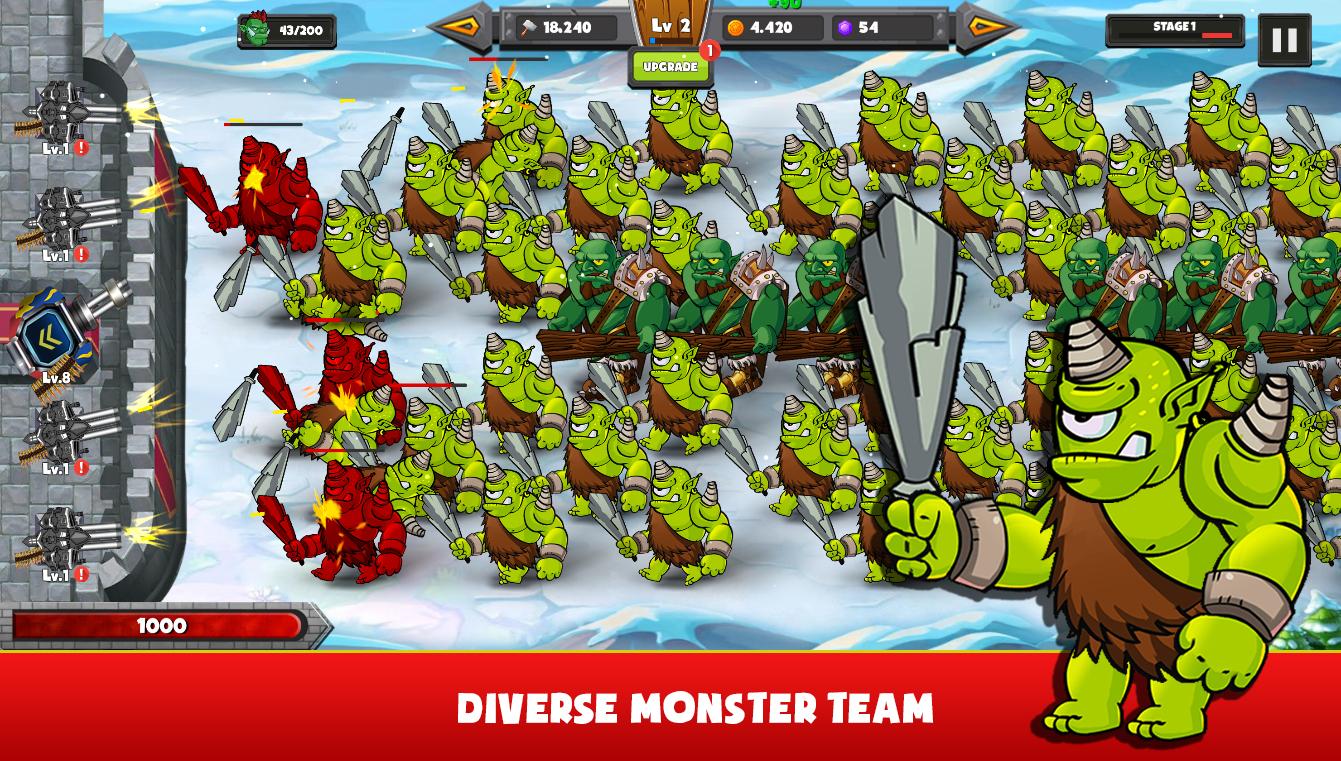Open the Stage 1 indicator
Image resolution: width=1341 pixels, height=761 pixels.
(x=1176, y=31)
